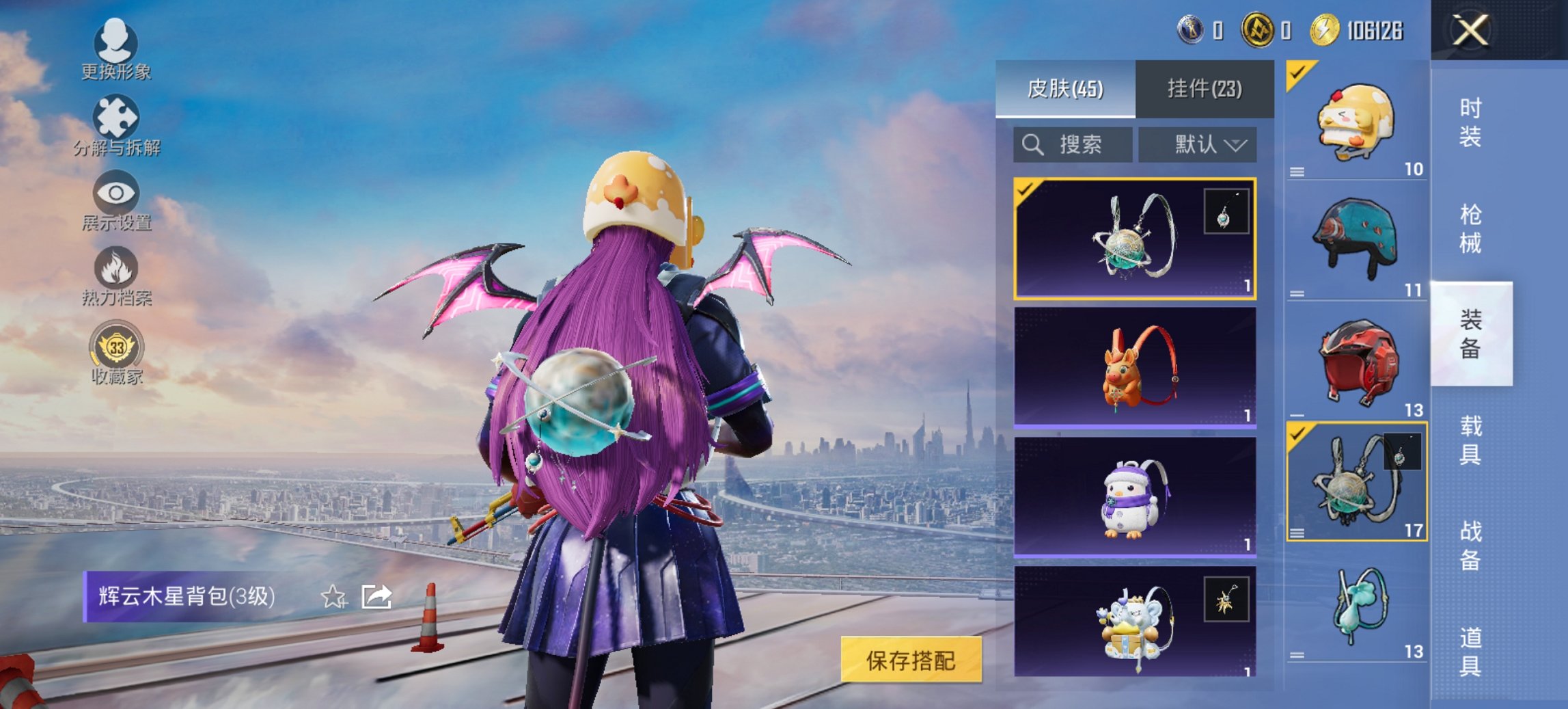Click the magnifier in the 搜索 search bar
1568x709 pixels.
point(1032,144)
